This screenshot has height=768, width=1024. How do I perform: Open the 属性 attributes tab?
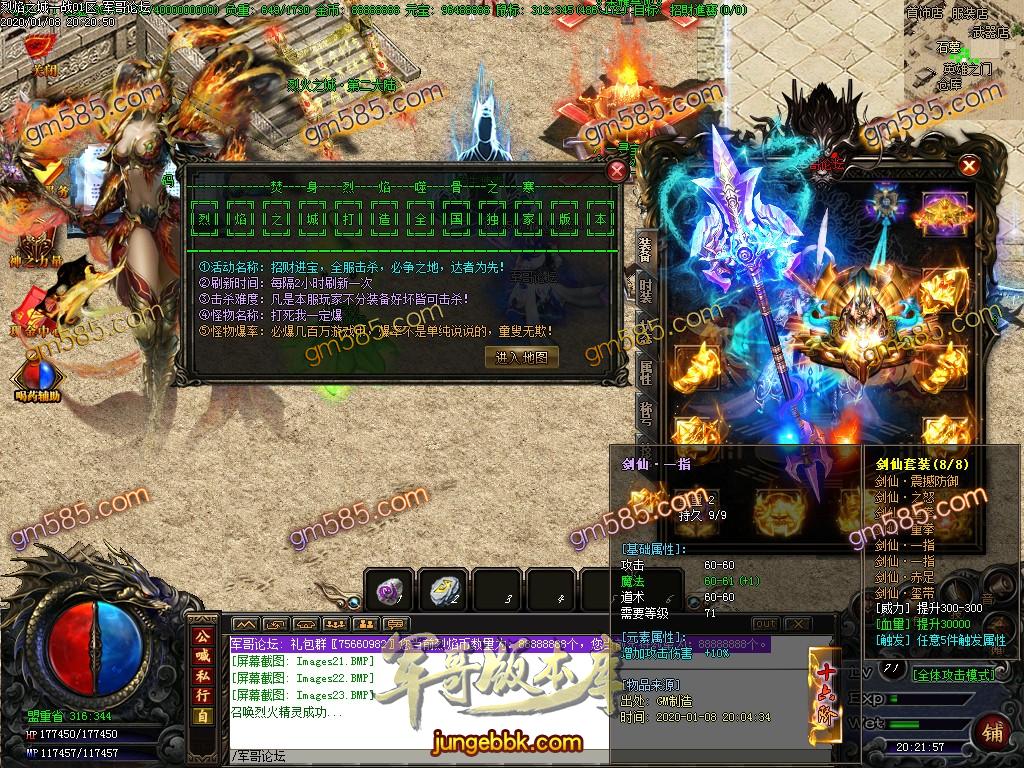click(x=647, y=372)
